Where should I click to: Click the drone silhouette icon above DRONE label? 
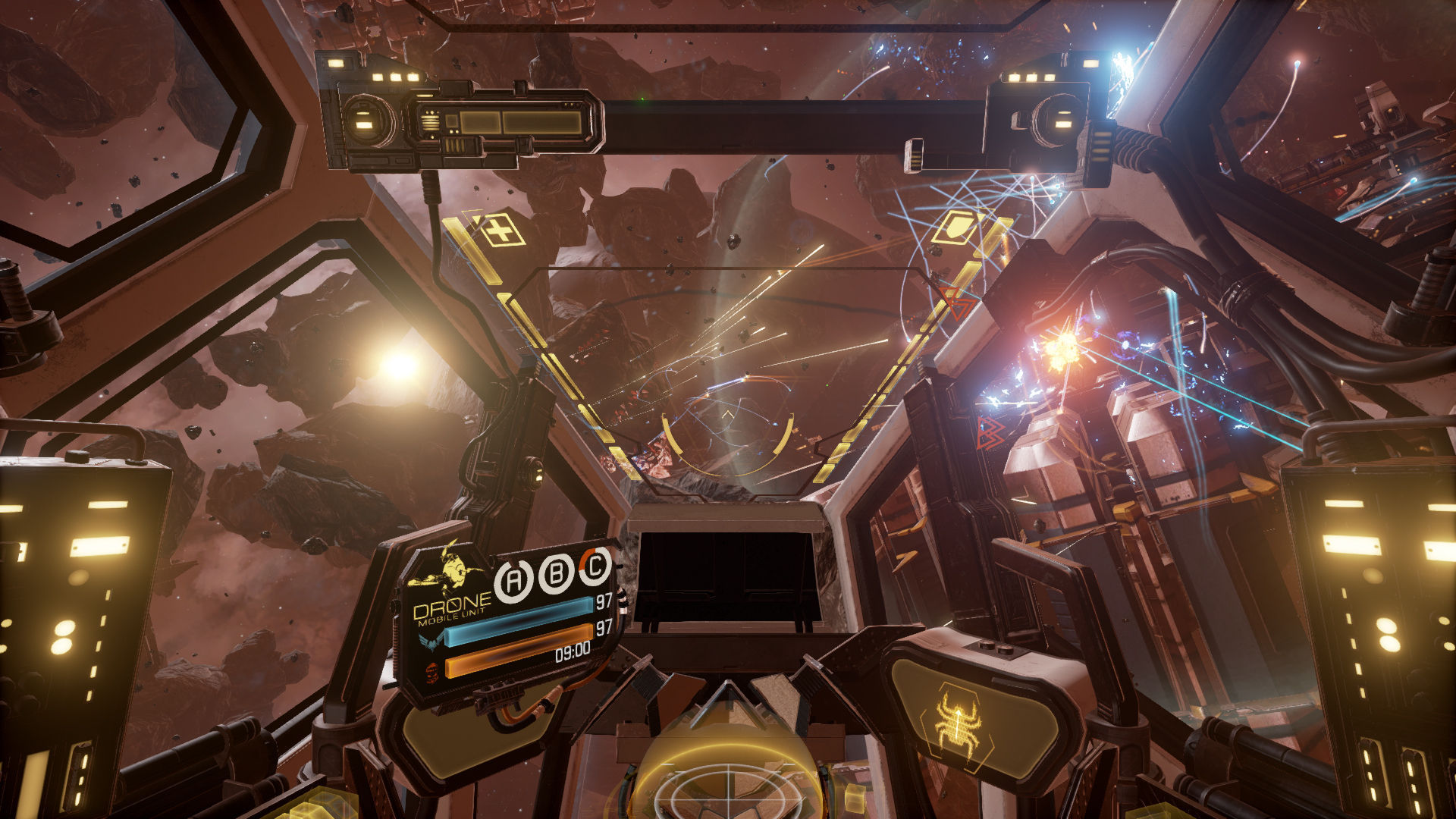(x=450, y=569)
